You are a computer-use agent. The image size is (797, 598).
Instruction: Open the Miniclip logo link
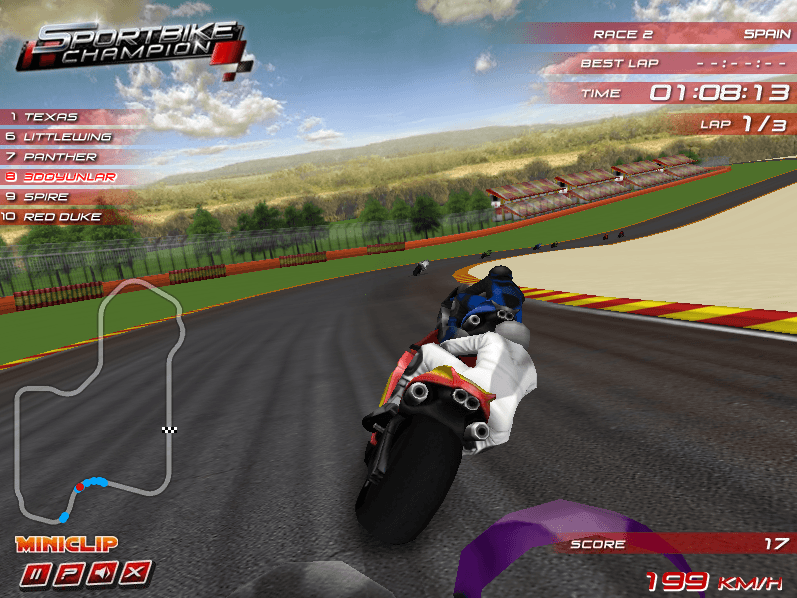pyautogui.click(x=67, y=545)
